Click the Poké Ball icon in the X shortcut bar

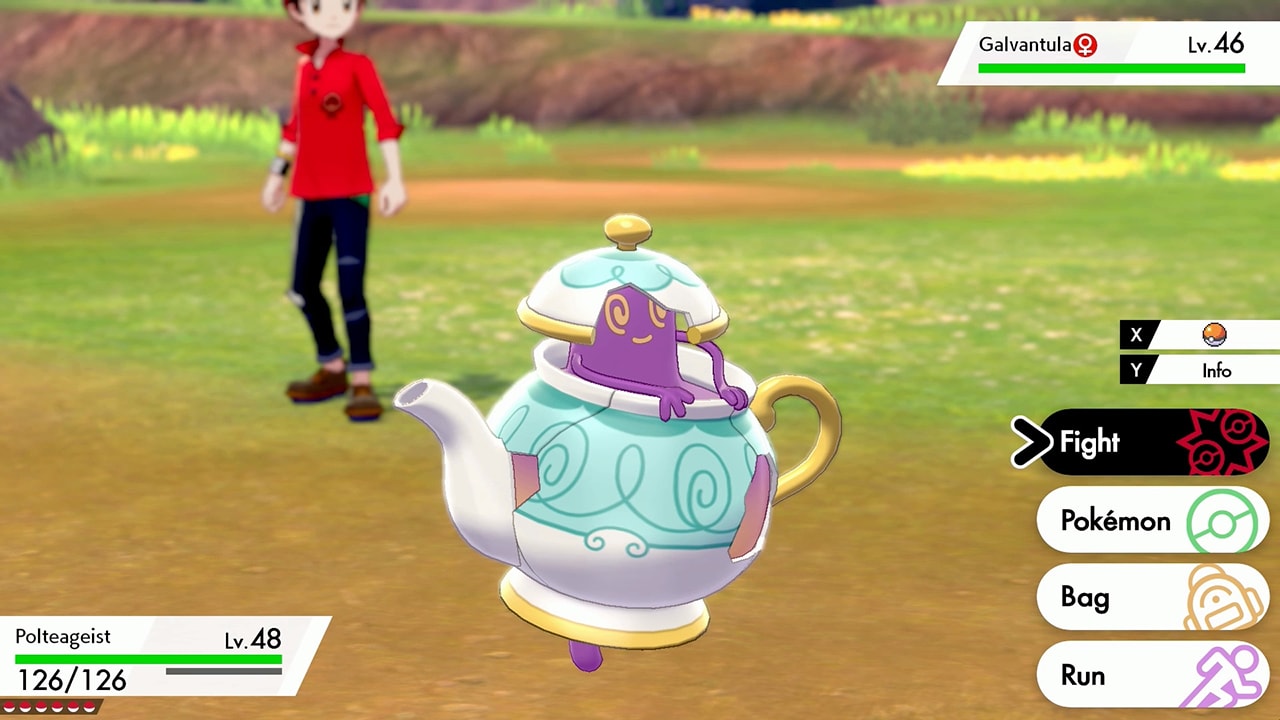1215,334
